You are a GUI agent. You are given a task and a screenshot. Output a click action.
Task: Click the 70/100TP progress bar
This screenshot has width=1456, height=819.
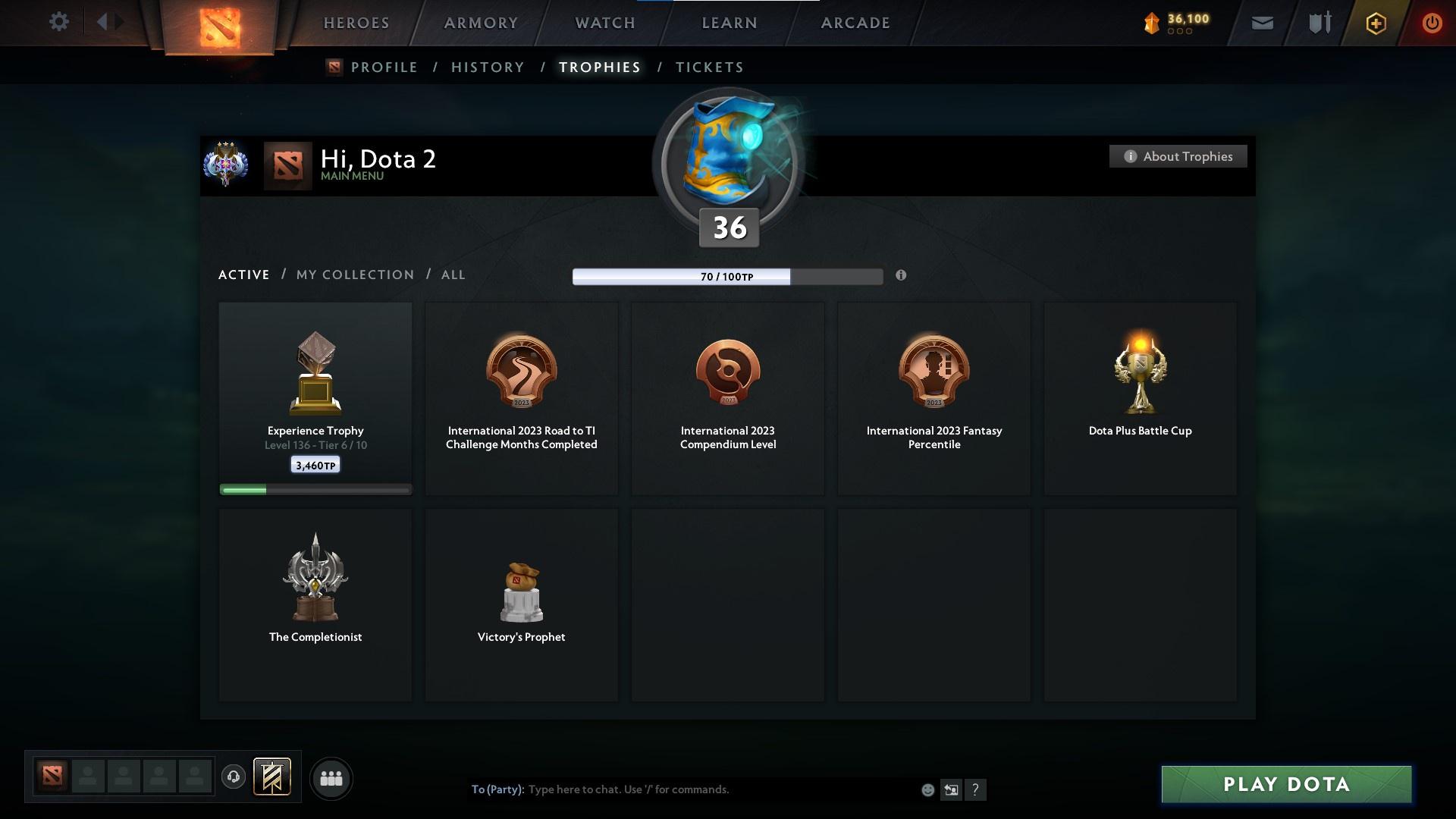point(728,276)
